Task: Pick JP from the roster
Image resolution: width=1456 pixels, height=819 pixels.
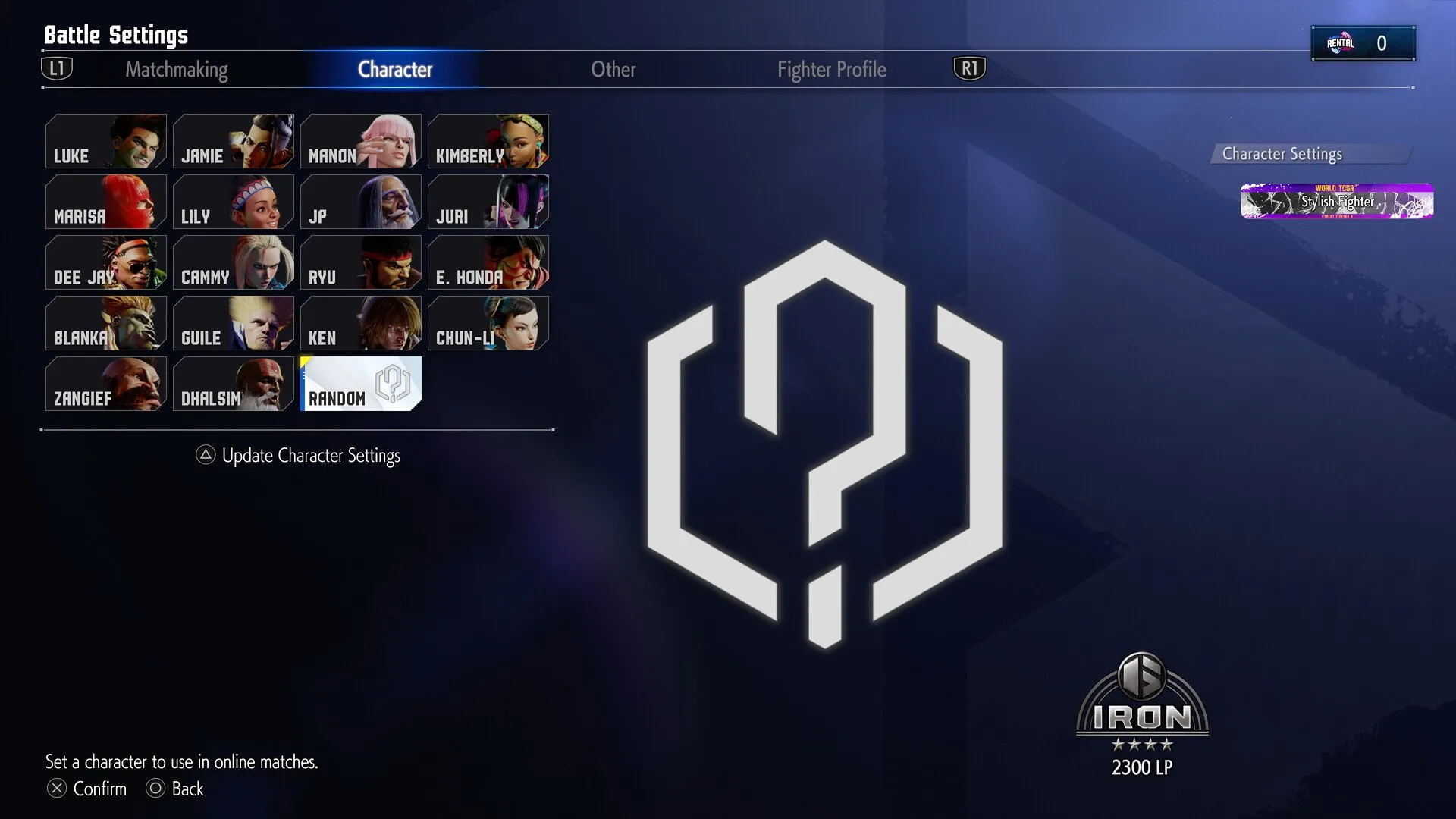Action: (361, 202)
